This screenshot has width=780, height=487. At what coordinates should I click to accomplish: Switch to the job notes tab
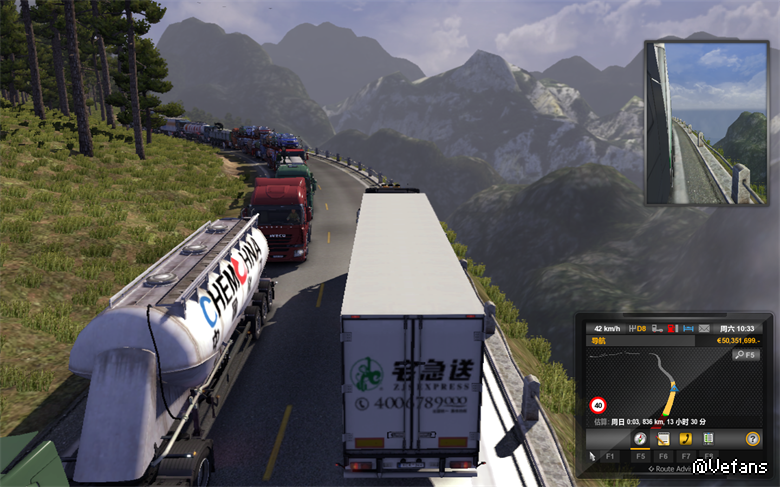tap(661, 439)
